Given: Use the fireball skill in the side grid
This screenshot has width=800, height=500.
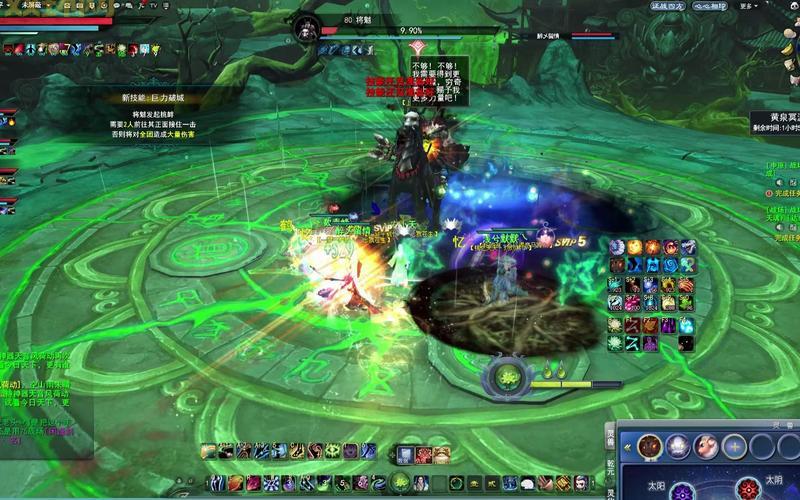Looking at the screenshot, I should tap(635, 247).
